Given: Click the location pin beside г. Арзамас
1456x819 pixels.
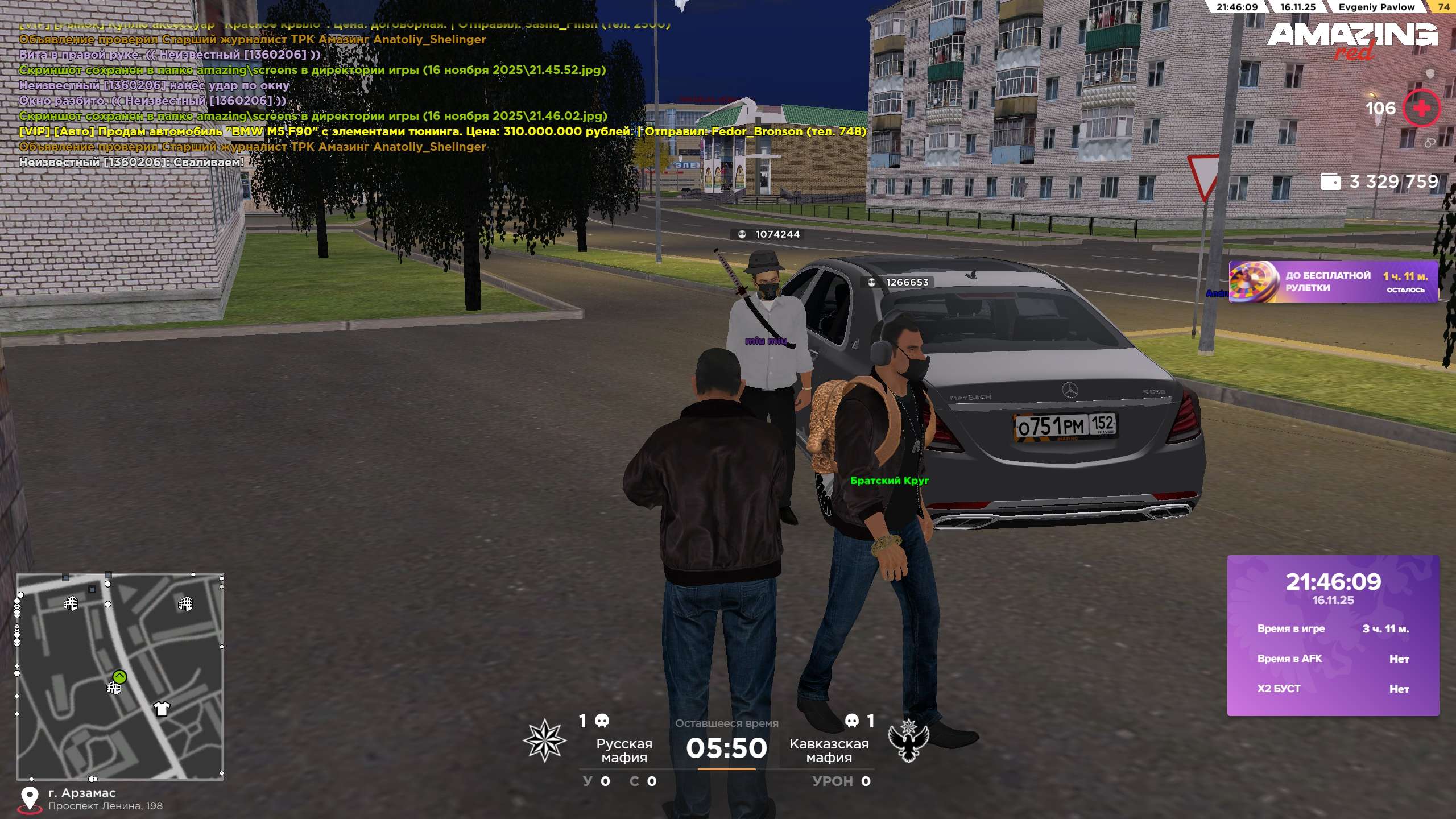Looking at the screenshot, I should point(30,799).
